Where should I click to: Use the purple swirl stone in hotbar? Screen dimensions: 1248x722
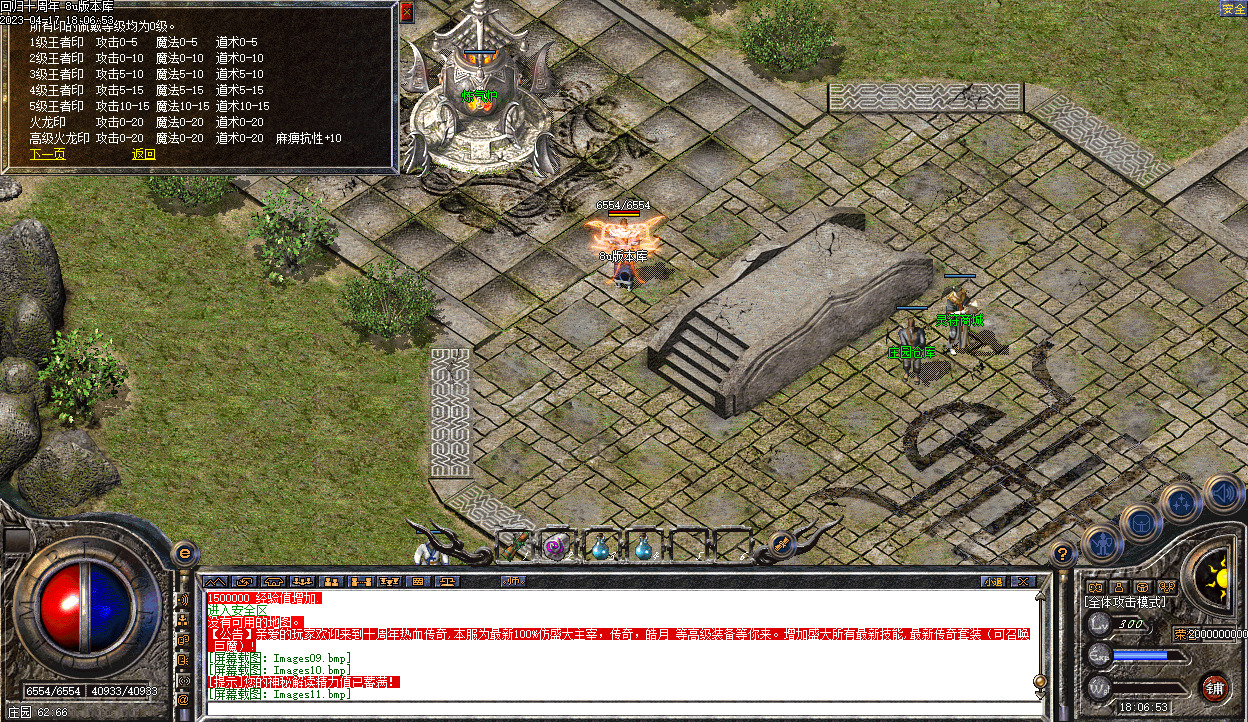coord(556,546)
